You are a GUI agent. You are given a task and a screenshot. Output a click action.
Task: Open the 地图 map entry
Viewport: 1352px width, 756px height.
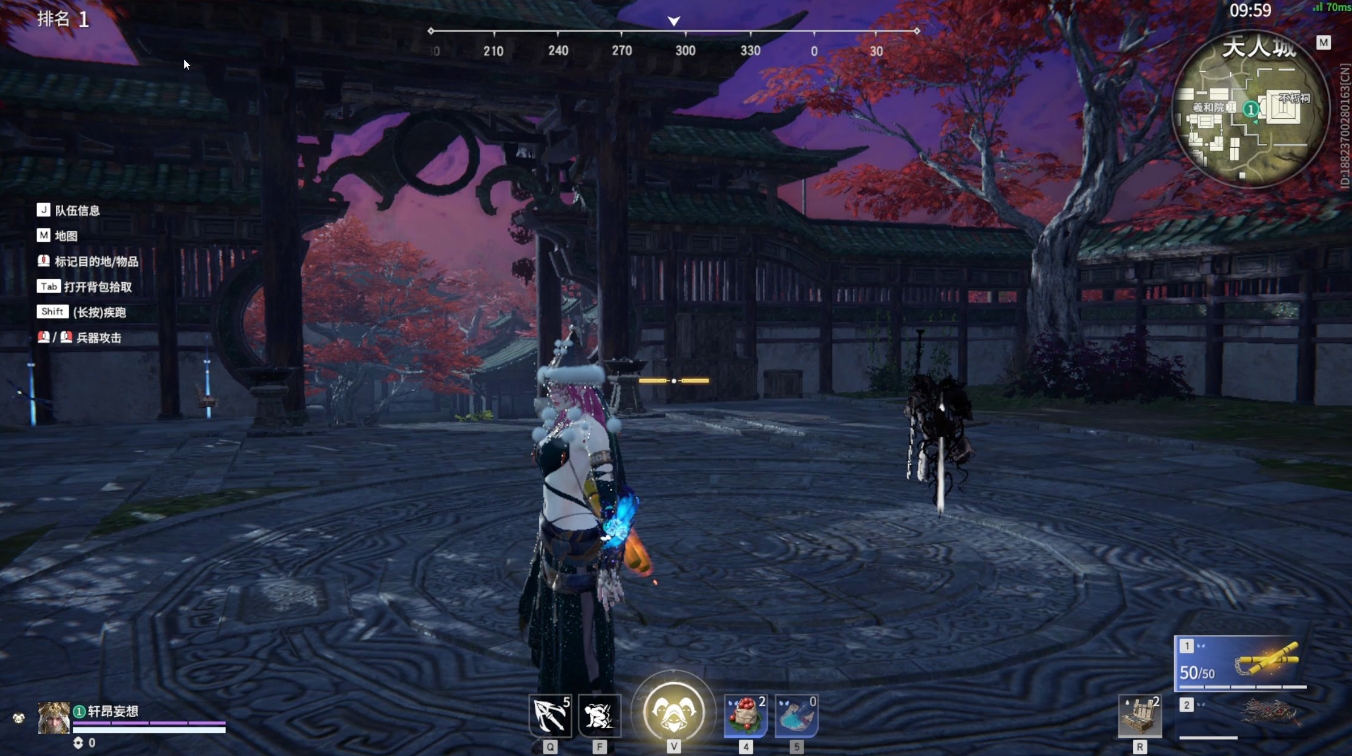click(66, 236)
